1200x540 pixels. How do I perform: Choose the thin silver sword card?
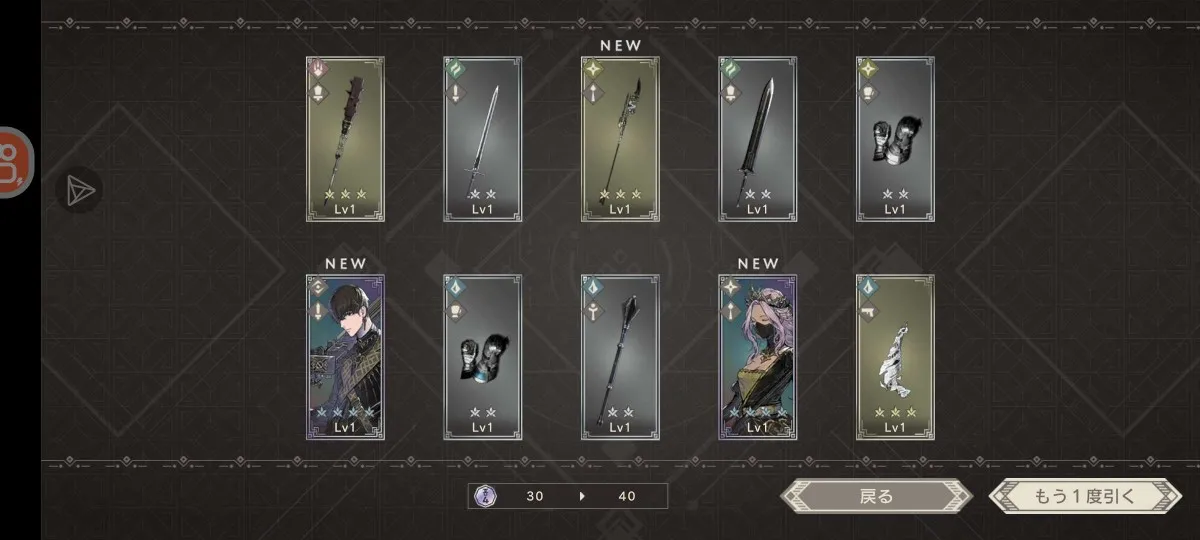click(x=482, y=138)
